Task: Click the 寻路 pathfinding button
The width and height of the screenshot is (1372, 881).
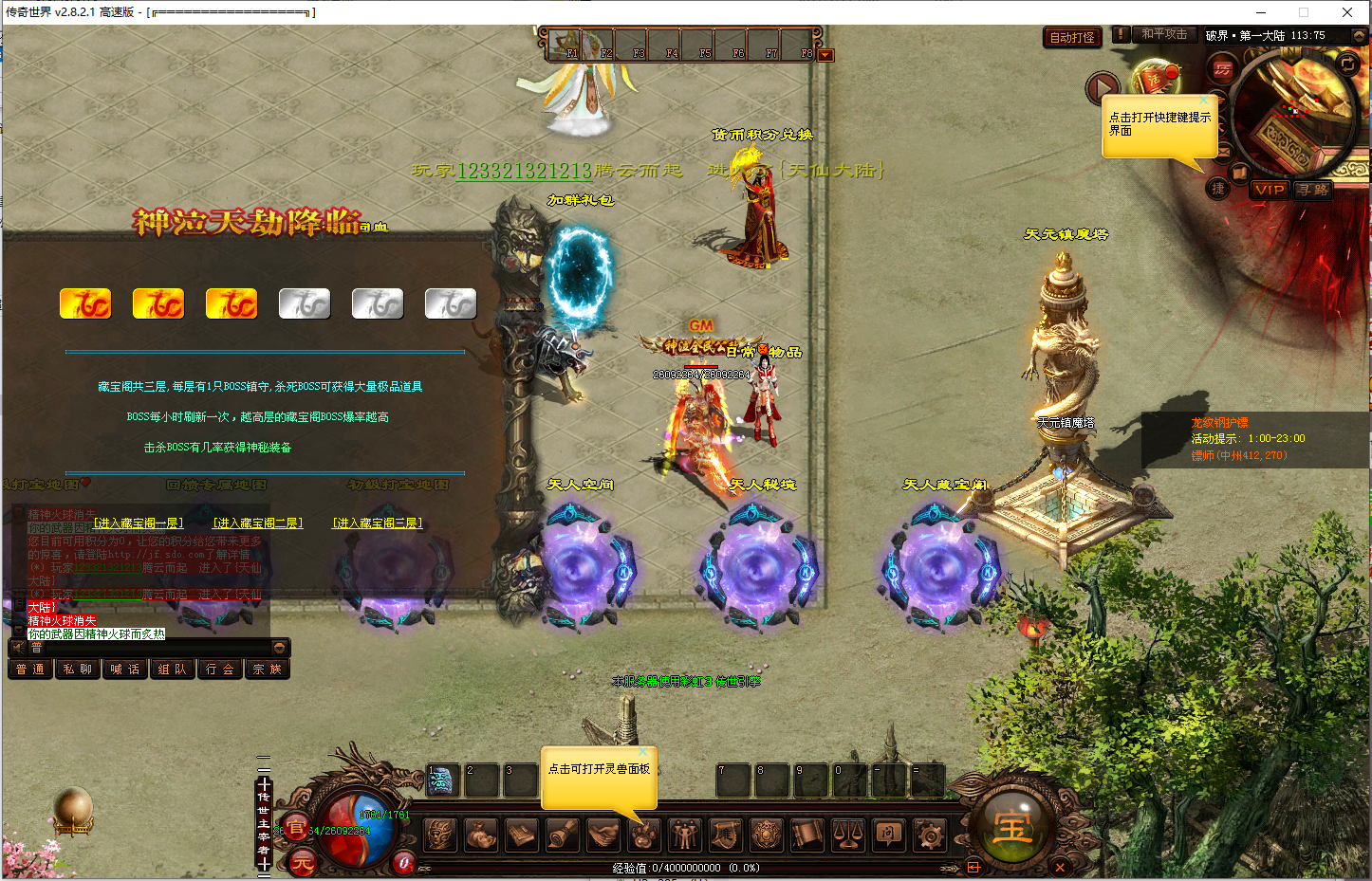Action: point(1313,190)
